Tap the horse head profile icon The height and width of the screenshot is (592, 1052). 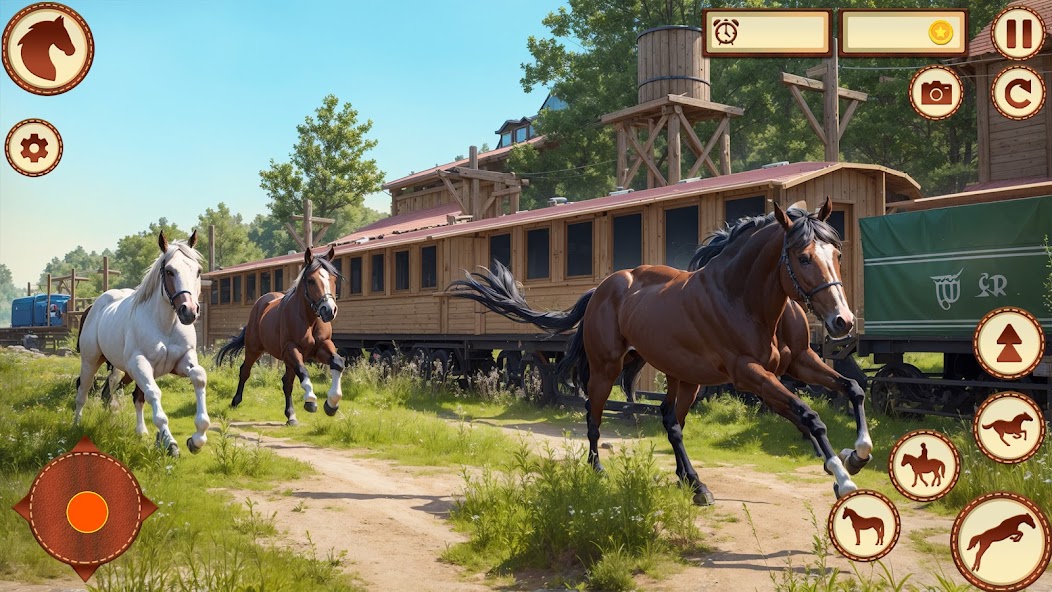pos(48,48)
